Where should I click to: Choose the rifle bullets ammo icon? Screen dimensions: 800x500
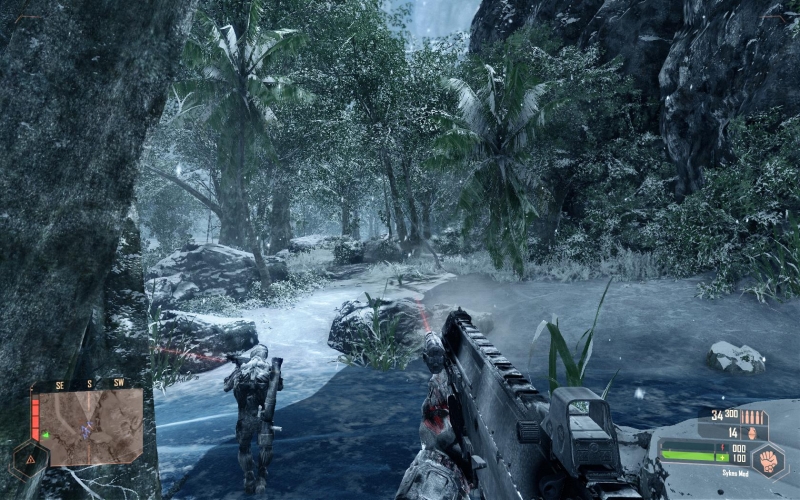[x=752, y=416]
